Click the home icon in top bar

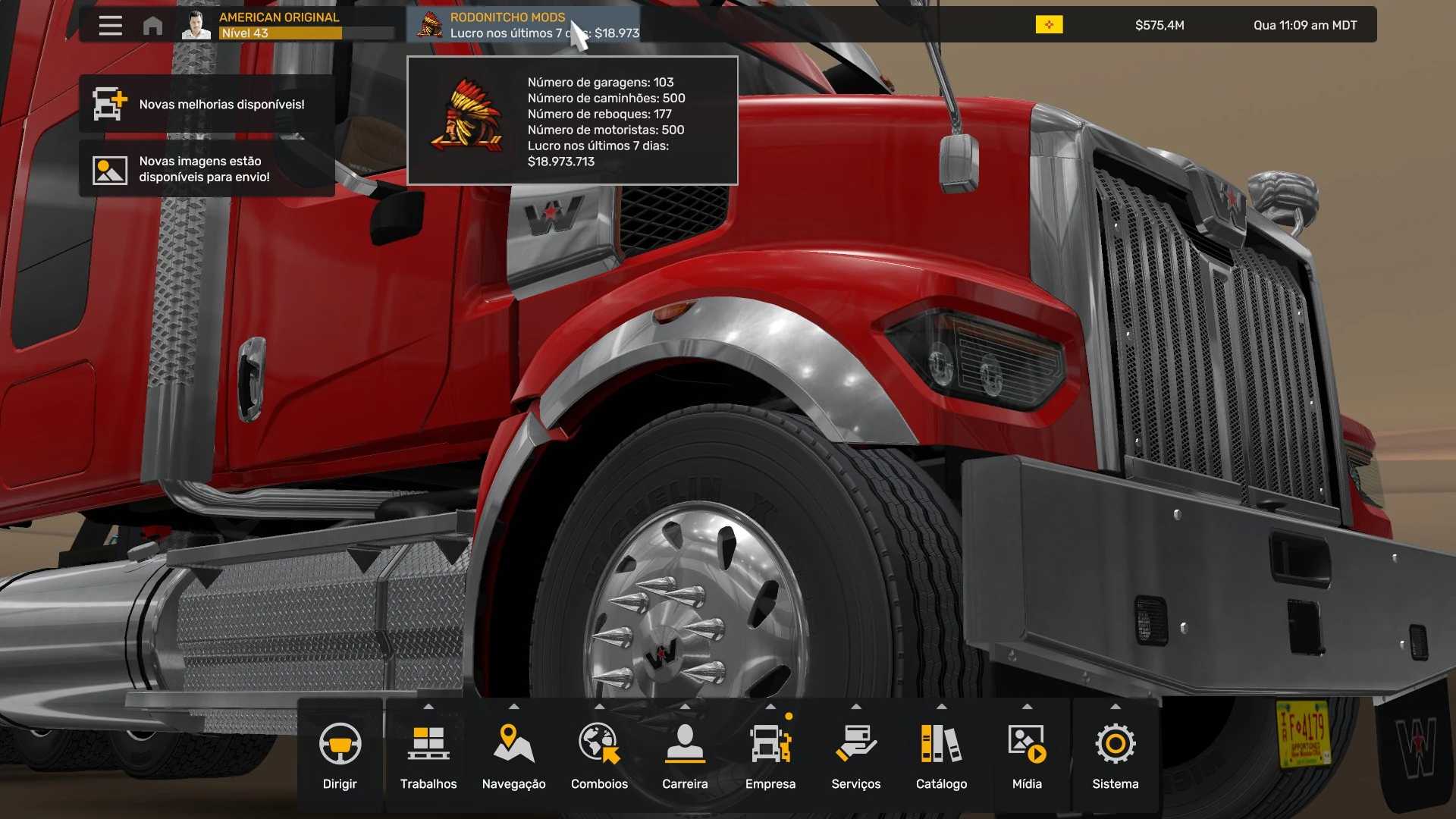pyautogui.click(x=152, y=26)
